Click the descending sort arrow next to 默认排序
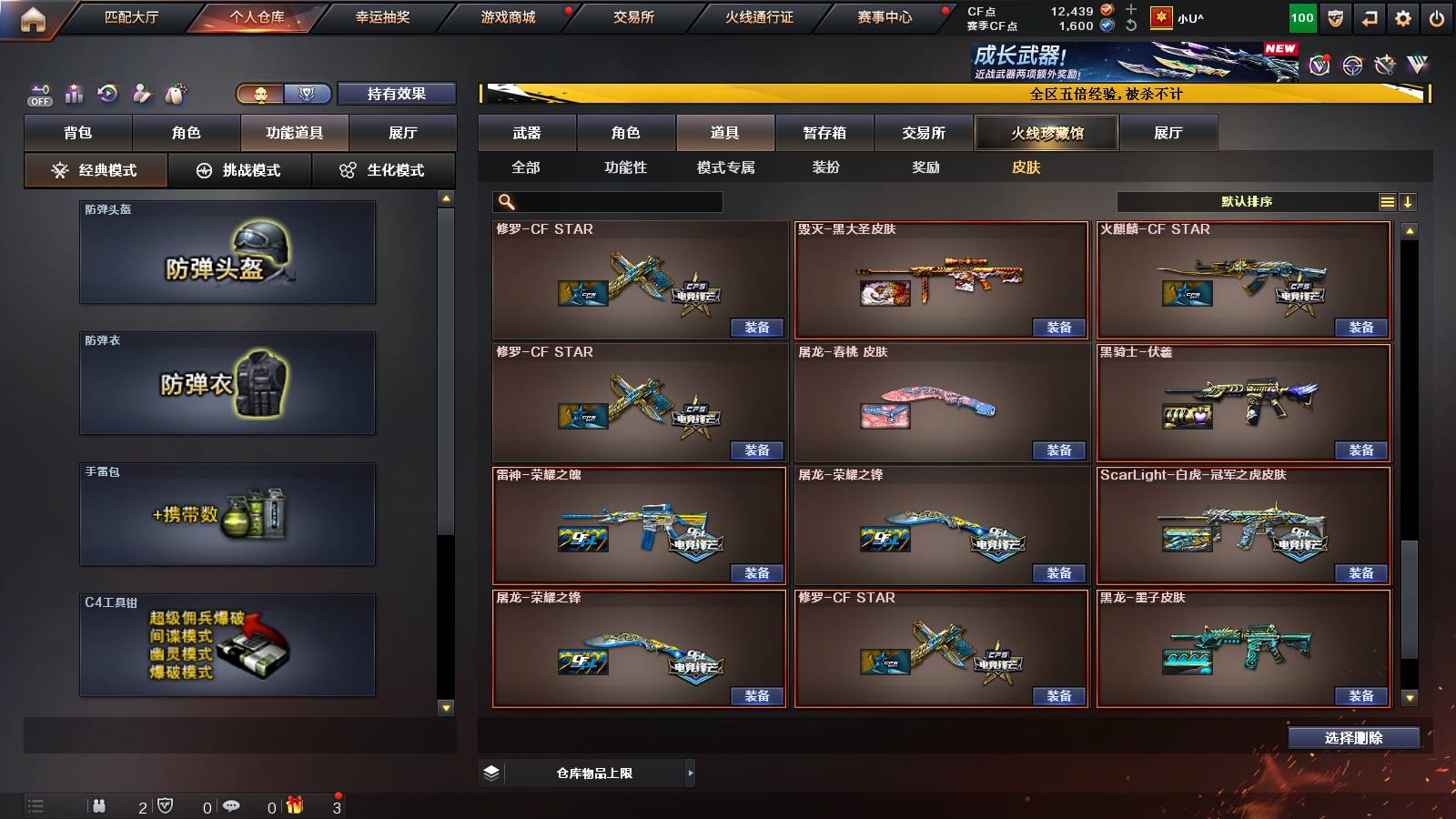 [1408, 201]
